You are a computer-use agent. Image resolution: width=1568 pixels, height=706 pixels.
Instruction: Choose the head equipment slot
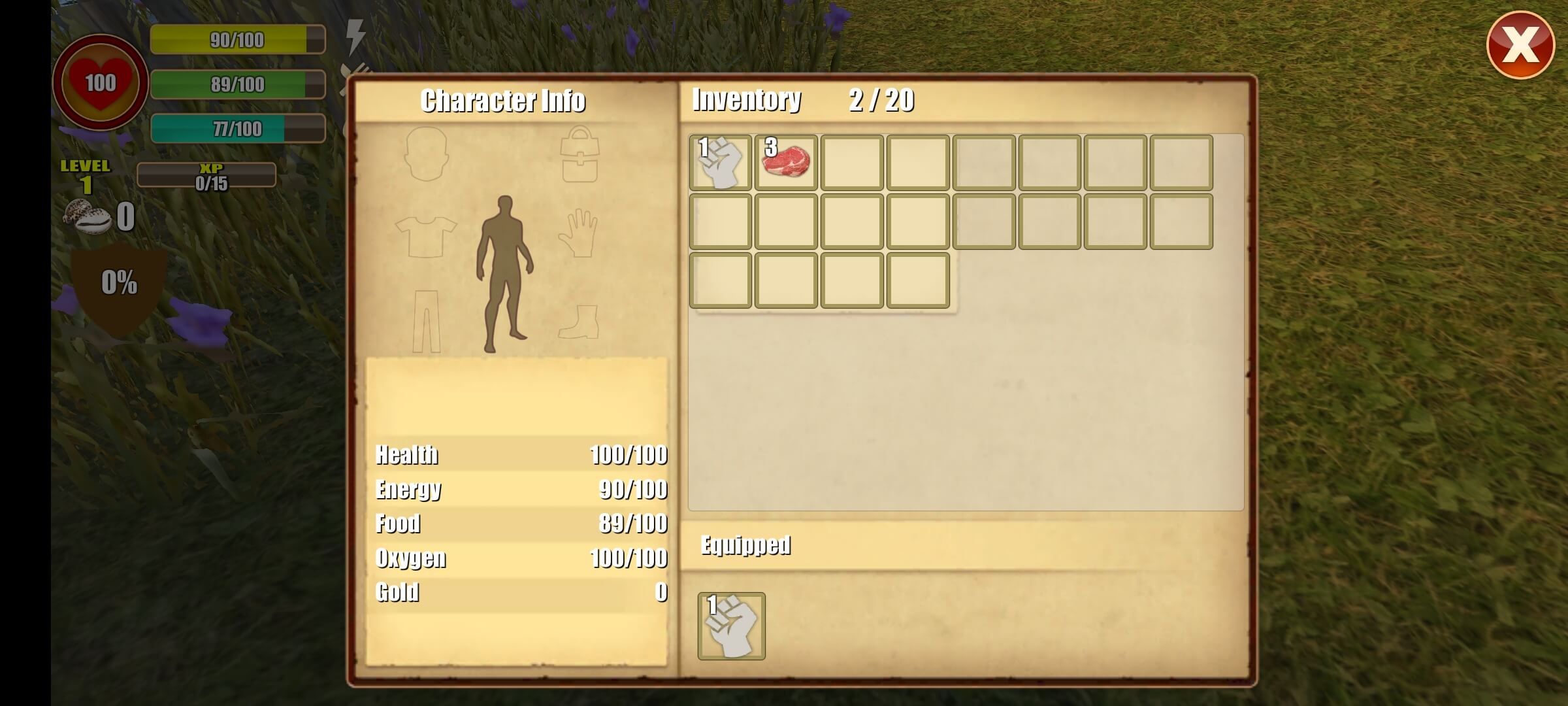point(426,154)
